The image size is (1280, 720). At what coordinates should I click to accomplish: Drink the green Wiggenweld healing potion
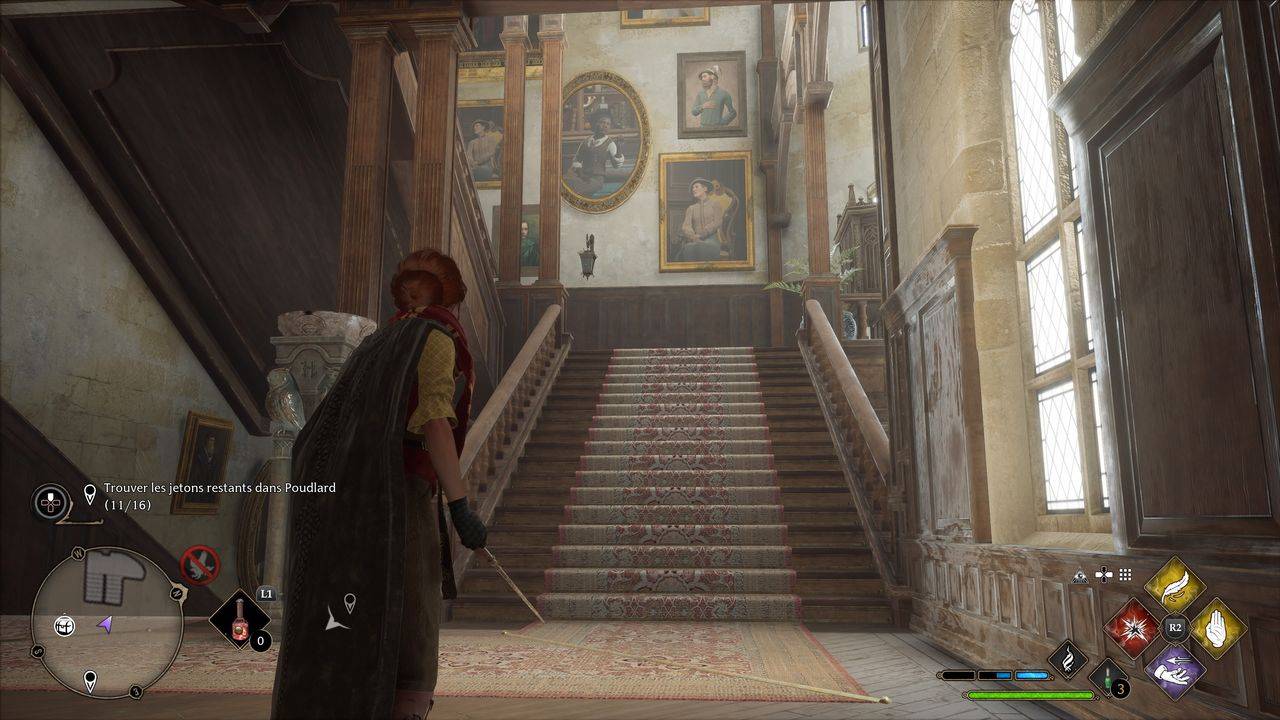tap(1107, 677)
